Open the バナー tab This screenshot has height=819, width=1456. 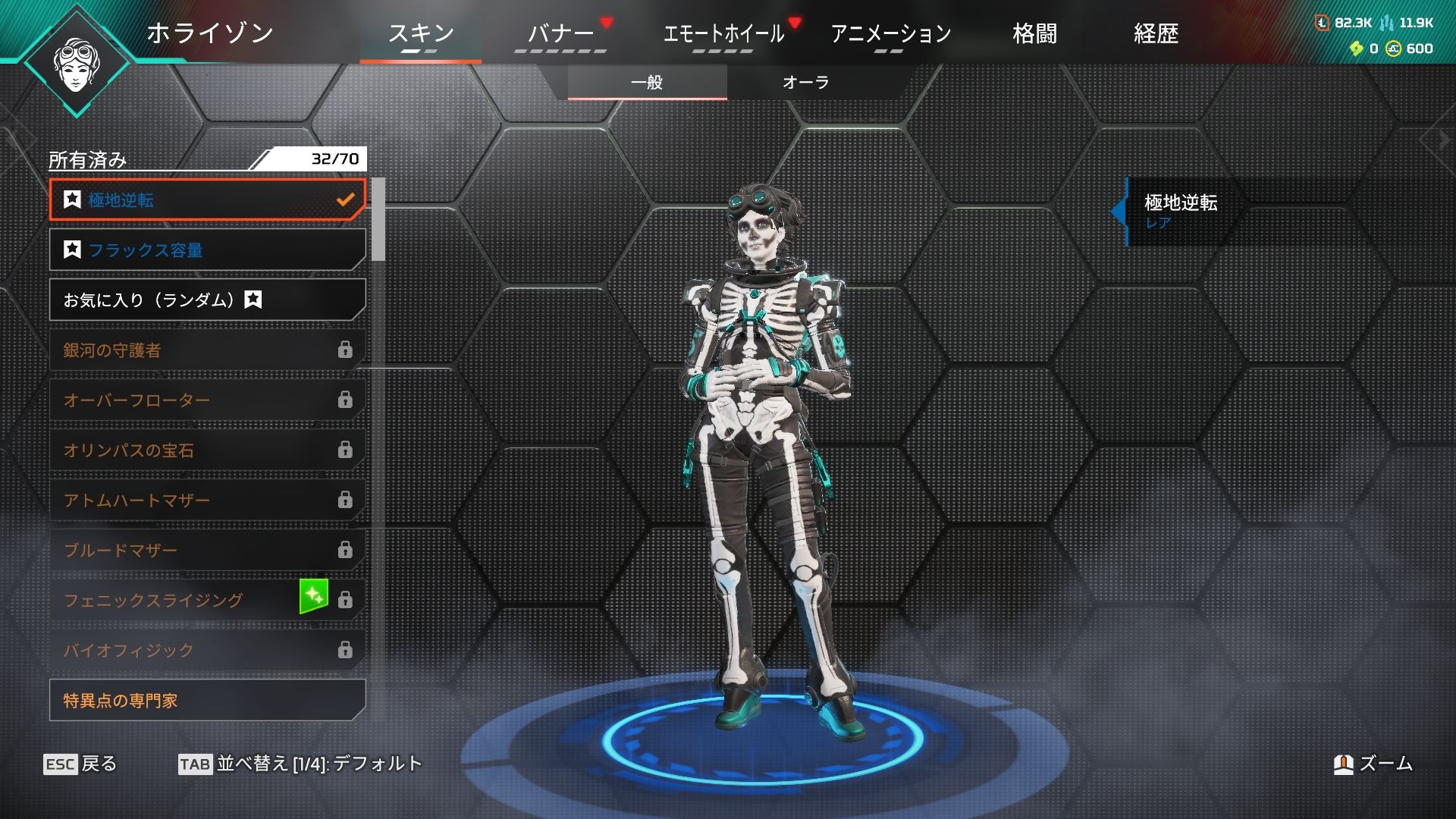pyautogui.click(x=560, y=34)
